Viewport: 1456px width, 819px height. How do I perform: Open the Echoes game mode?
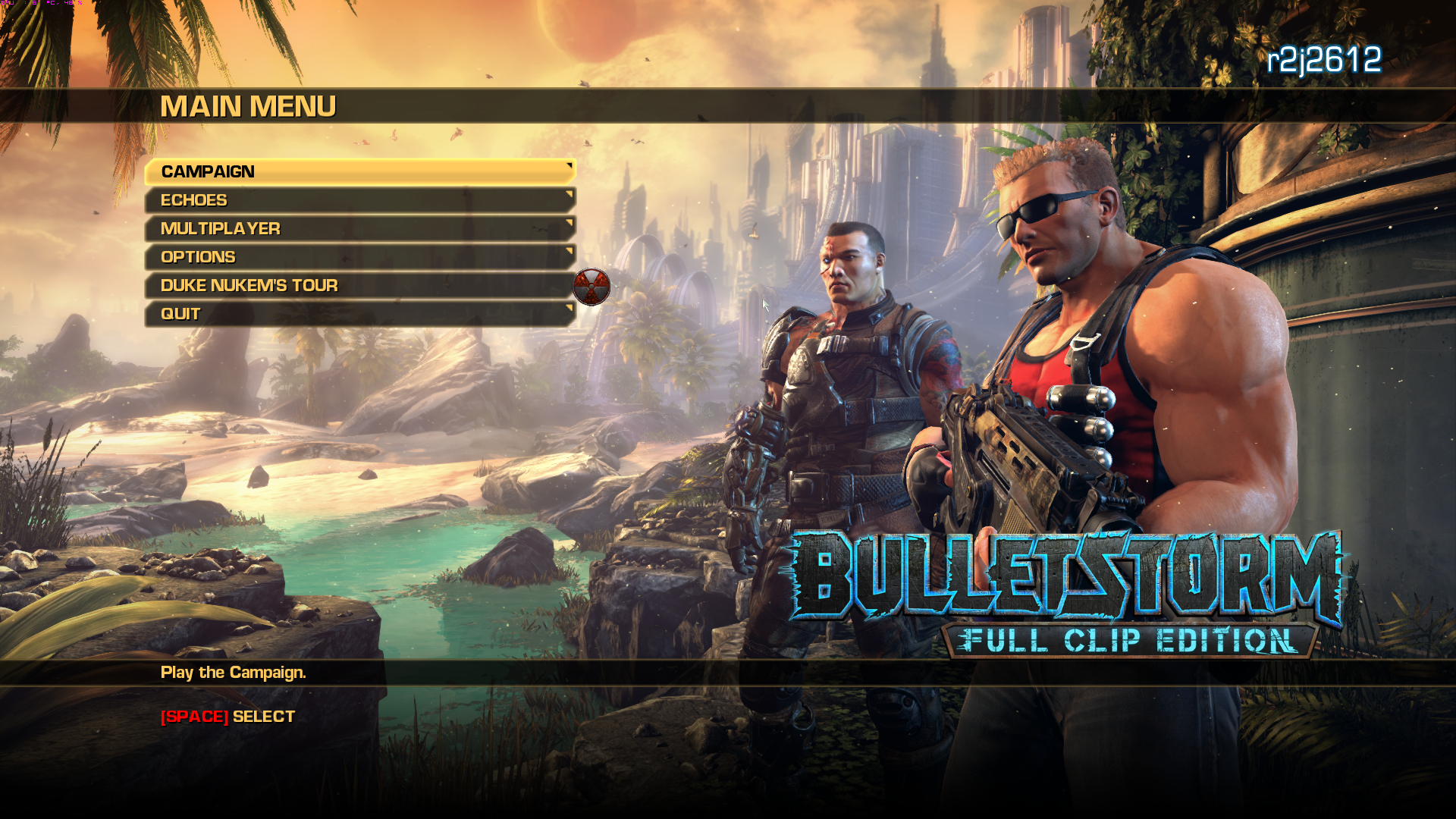point(303,199)
